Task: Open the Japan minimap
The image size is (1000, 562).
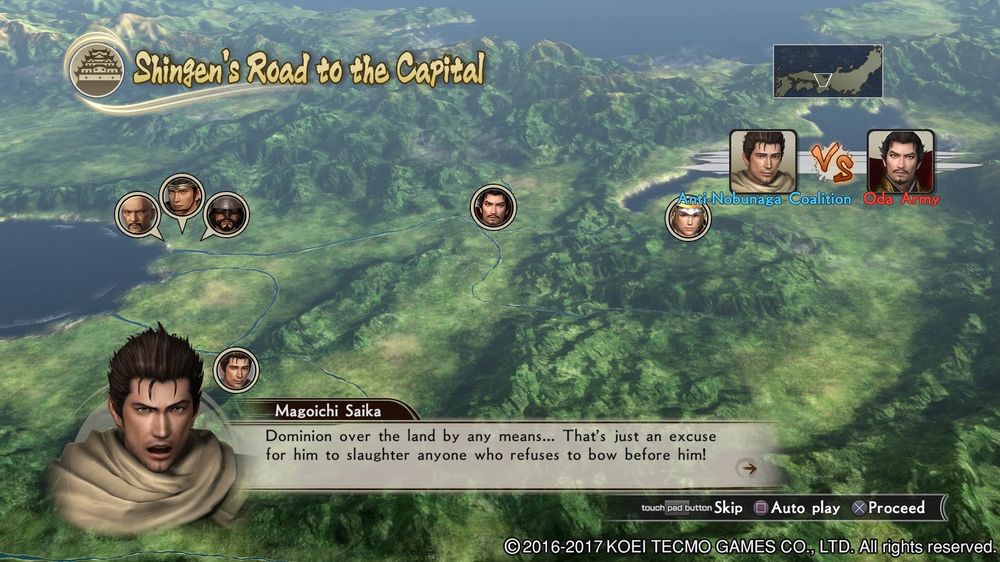Action: click(827, 71)
